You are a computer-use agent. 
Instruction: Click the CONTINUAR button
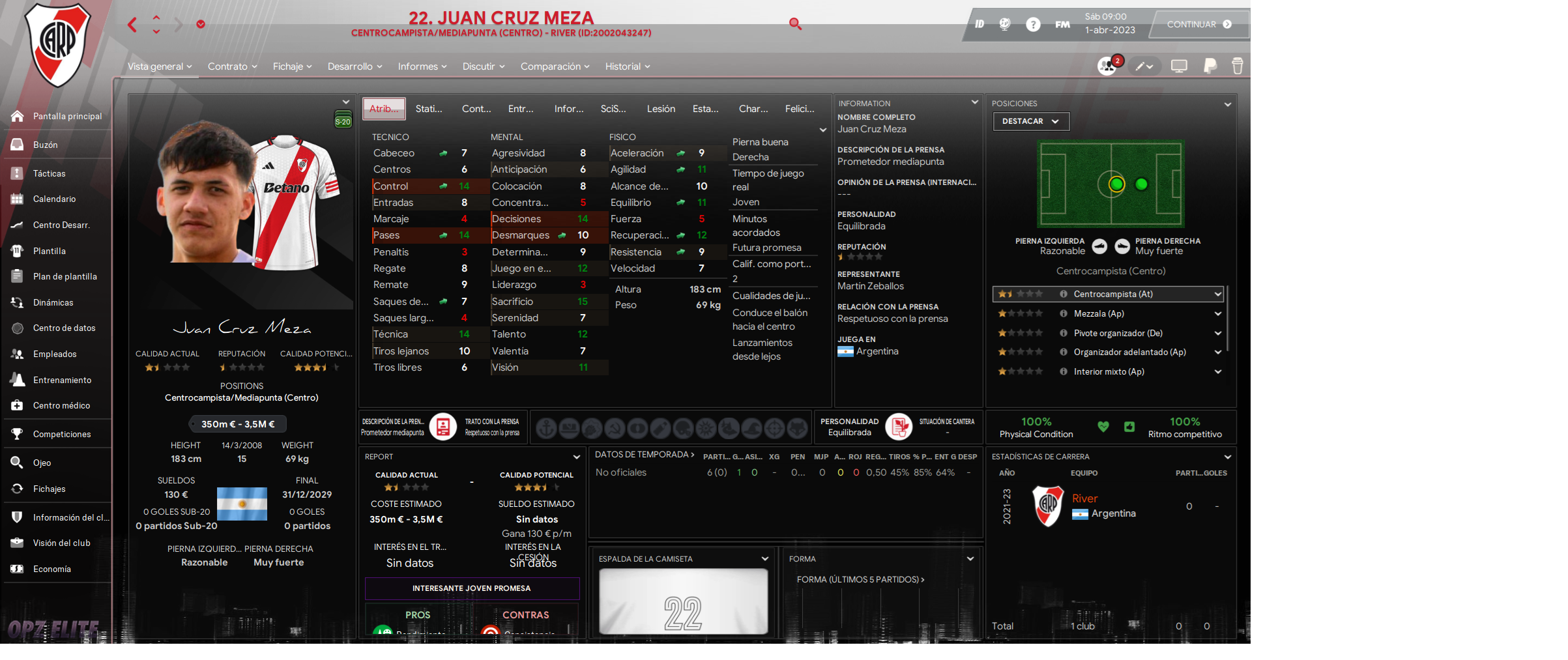coord(1198,25)
